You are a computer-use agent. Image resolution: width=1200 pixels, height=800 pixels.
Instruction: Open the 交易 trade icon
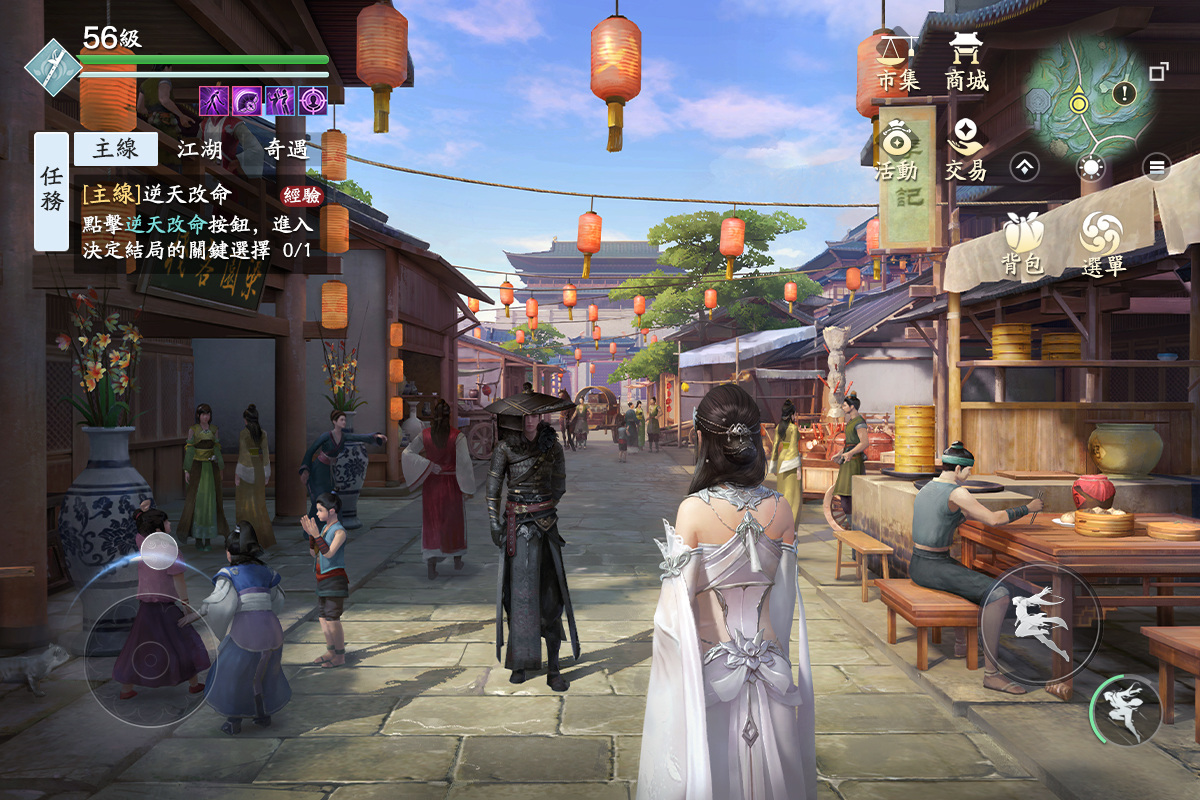(x=966, y=150)
